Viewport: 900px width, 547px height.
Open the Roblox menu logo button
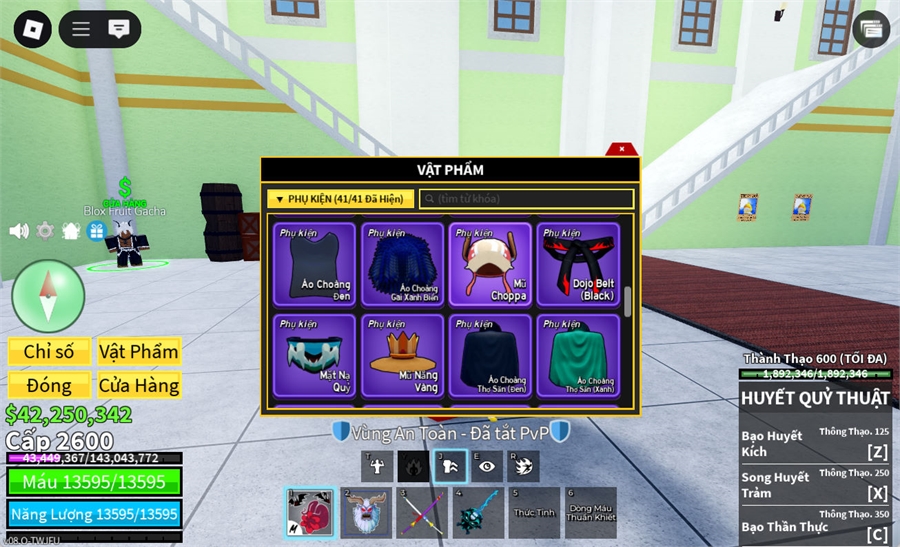[32, 29]
